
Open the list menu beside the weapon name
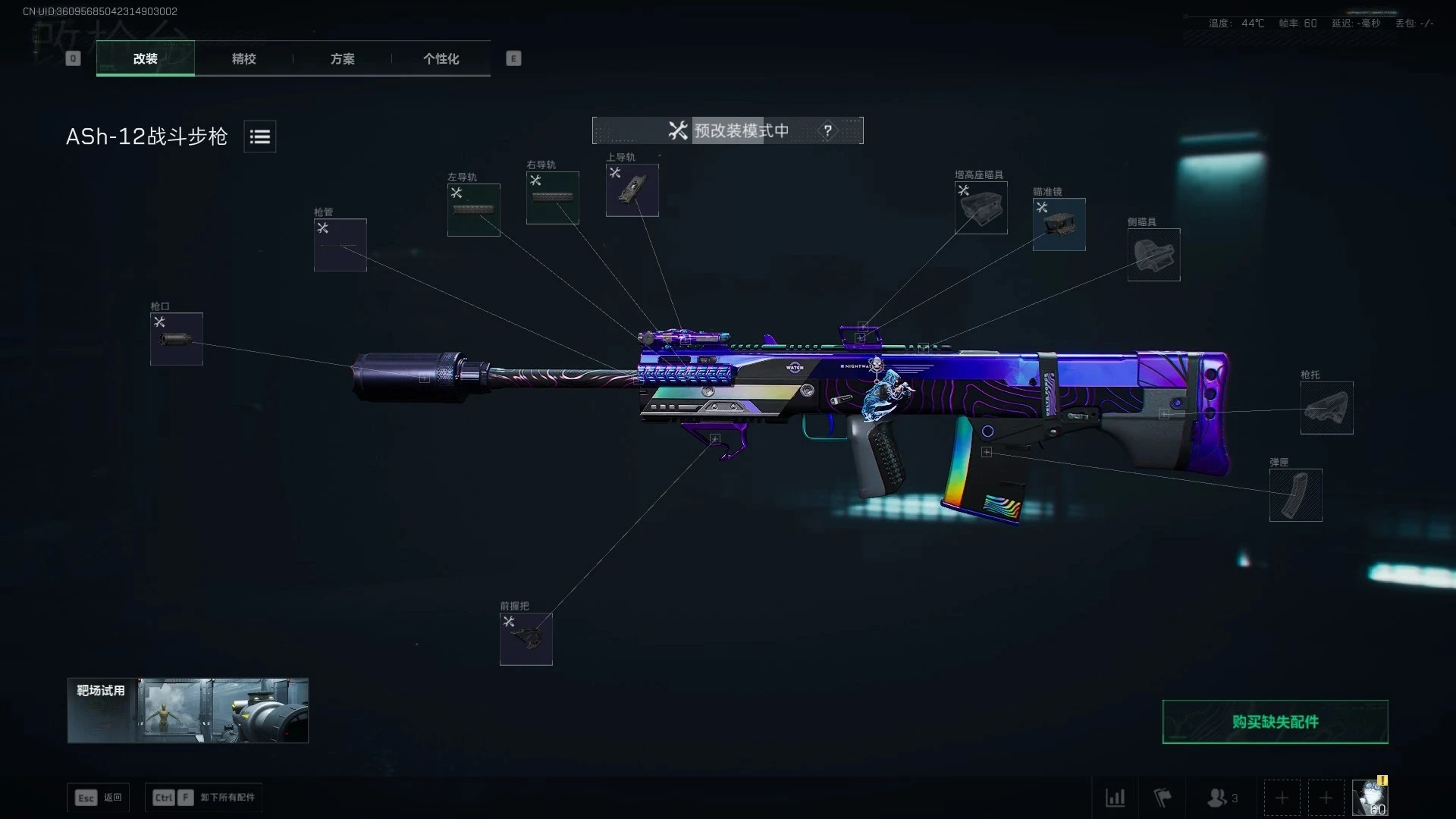[259, 136]
